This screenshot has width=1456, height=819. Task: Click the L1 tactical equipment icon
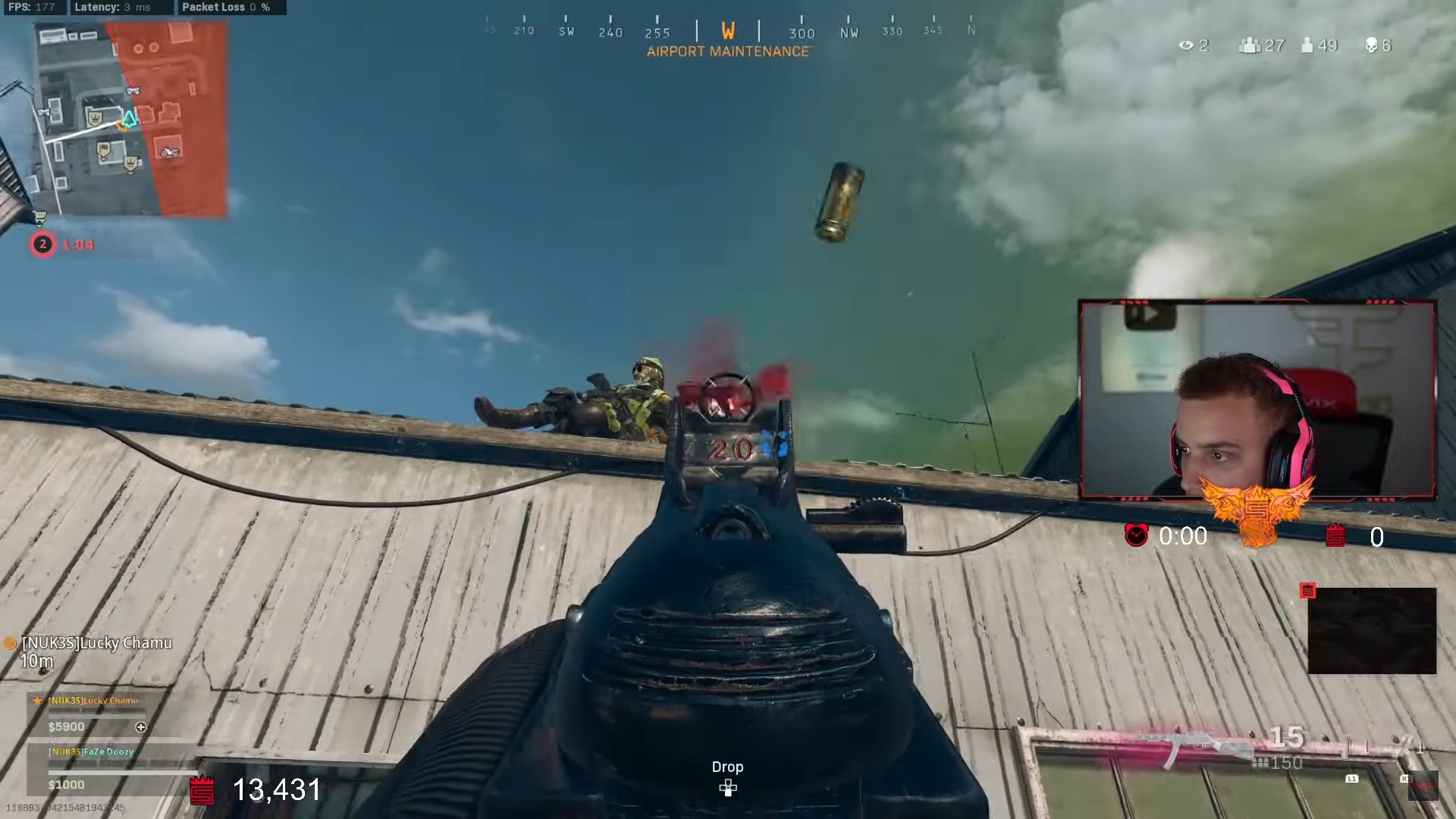click(1351, 778)
